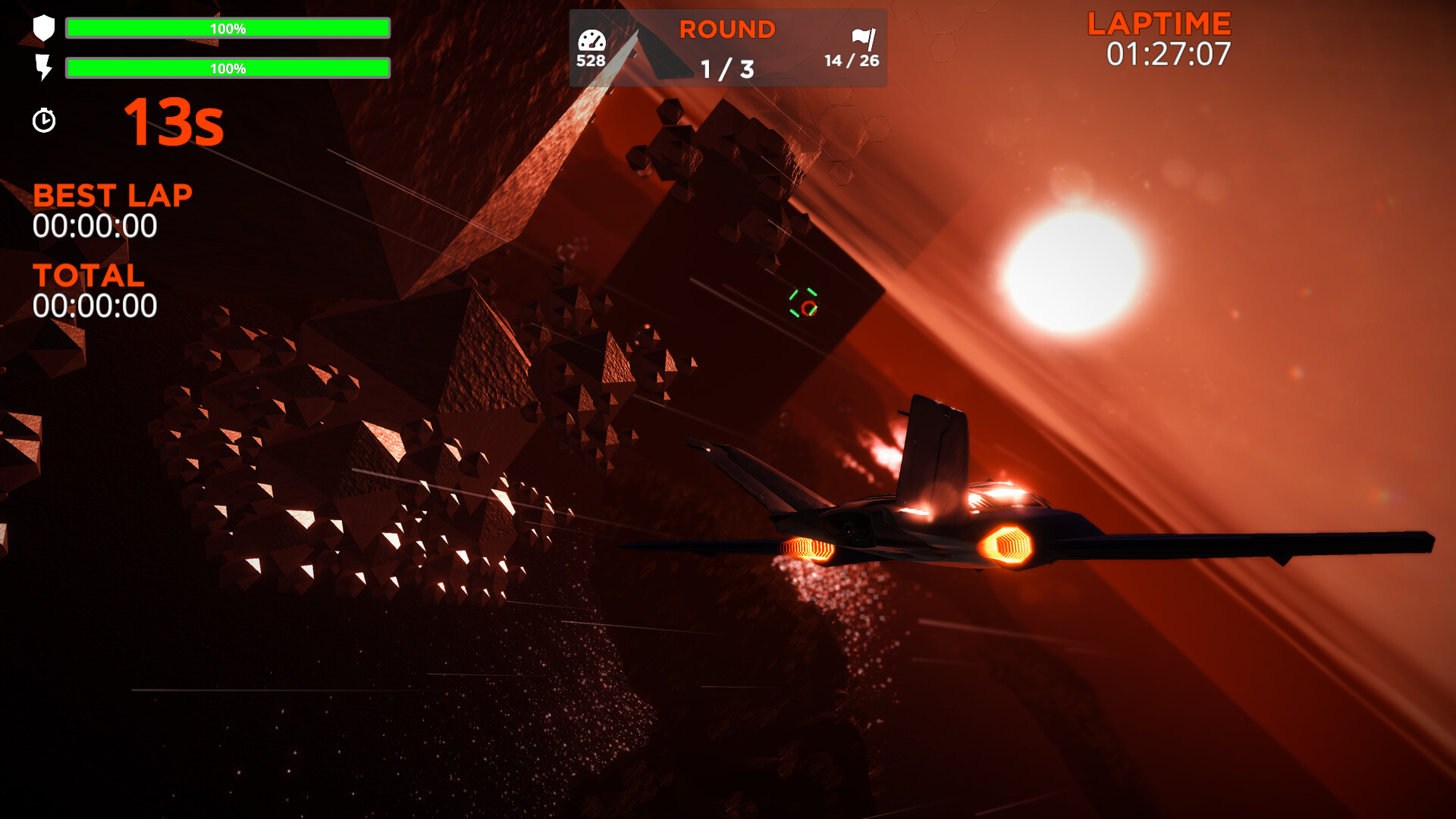Toggle the shield status bar display

[x=227, y=28]
